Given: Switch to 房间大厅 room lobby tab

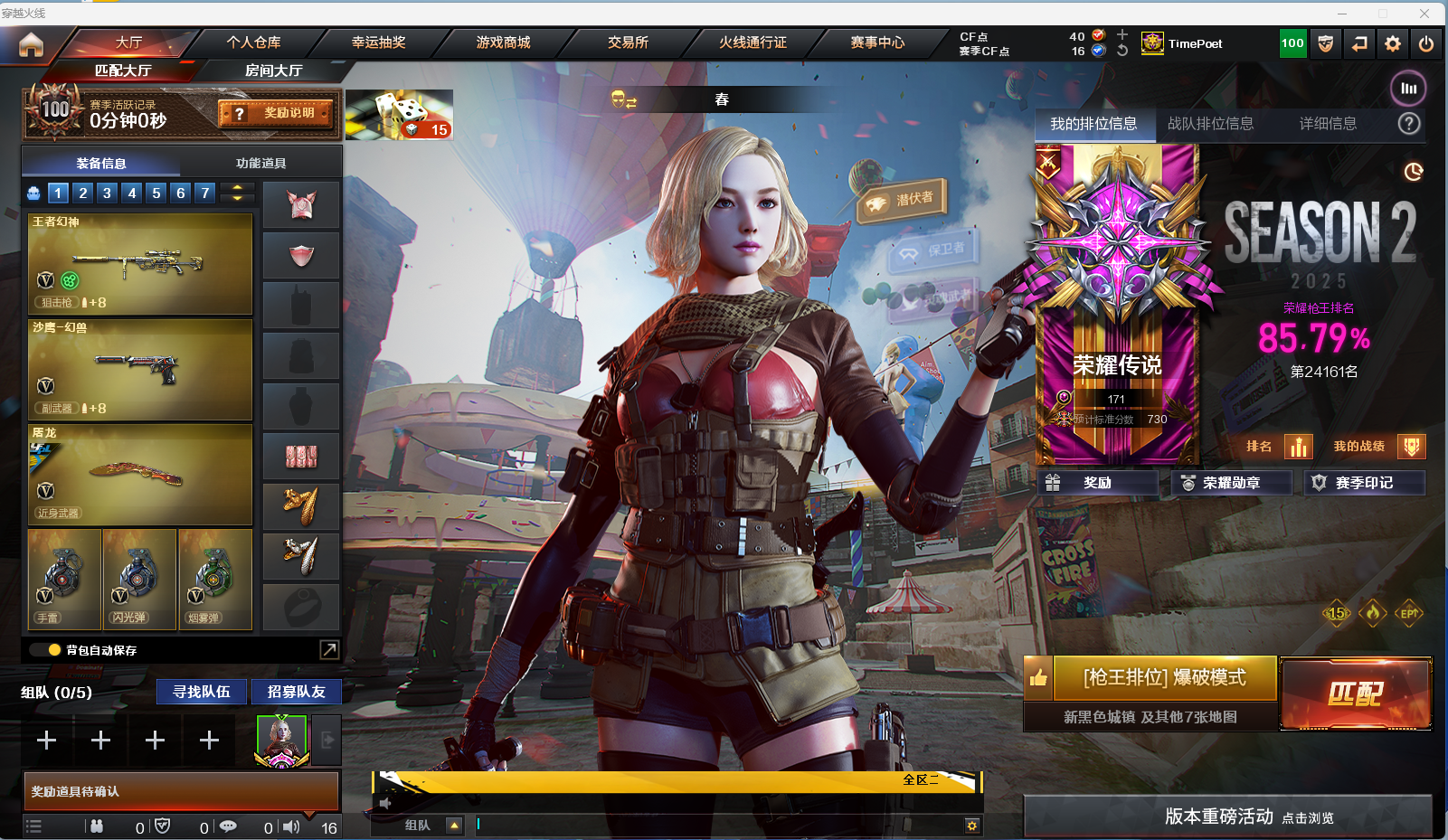Looking at the screenshot, I should 273,71.
